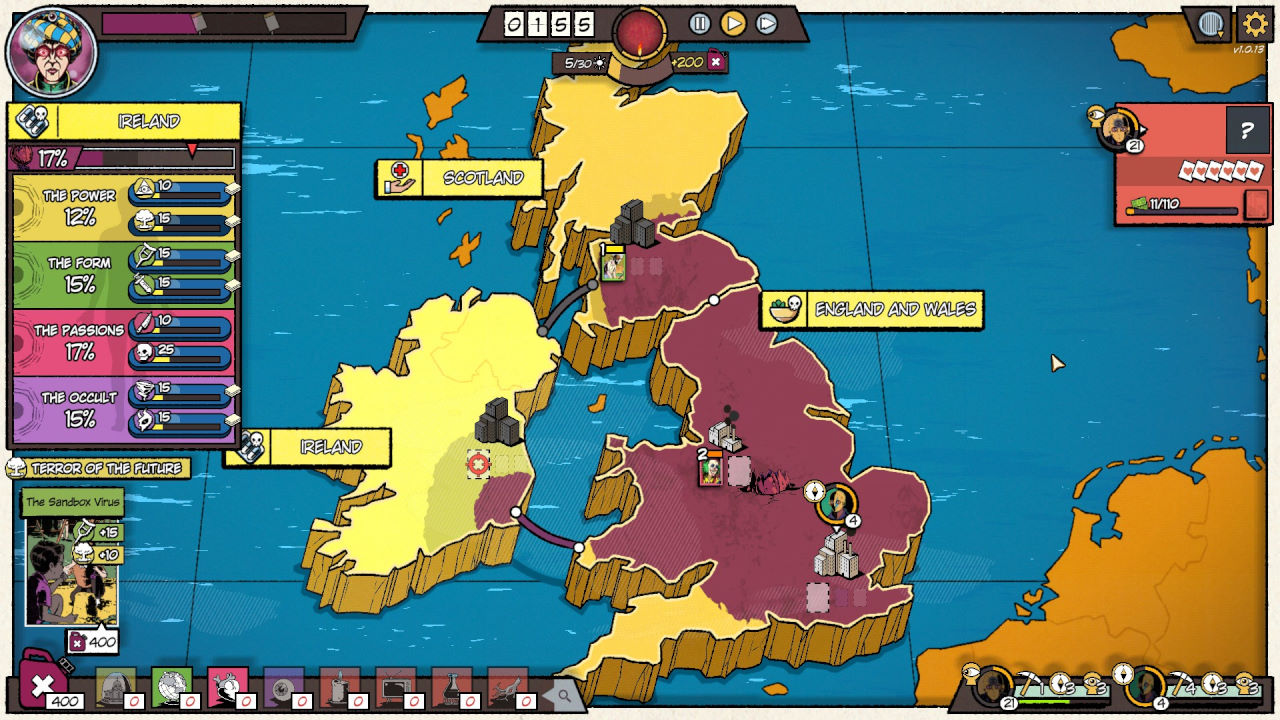The image size is (1280, 720).
Task: Pause the game timer
Action: tap(700, 23)
